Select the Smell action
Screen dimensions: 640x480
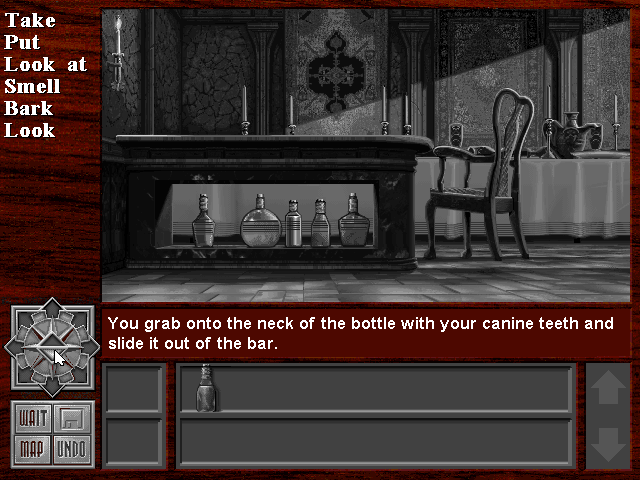[32, 86]
